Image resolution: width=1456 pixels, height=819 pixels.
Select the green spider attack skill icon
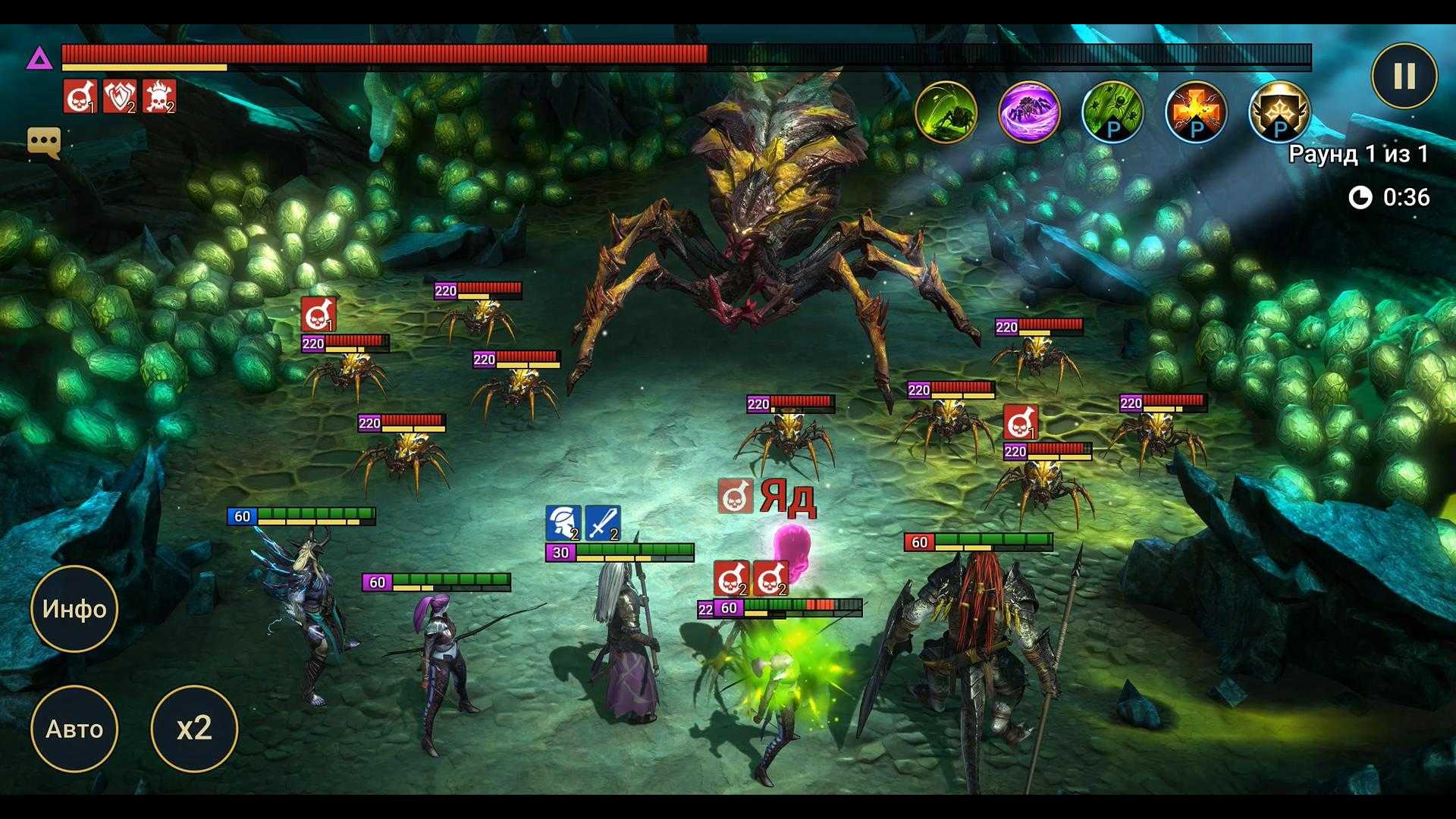click(946, 112)
